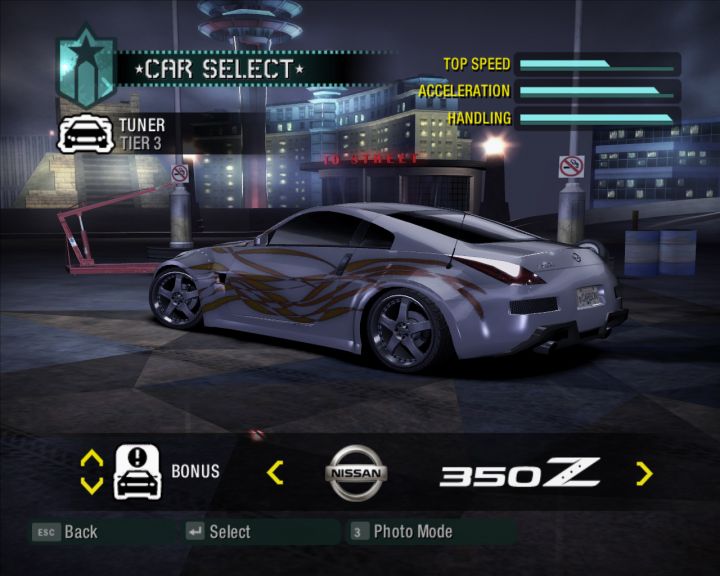Choose the Bonus cars category icon
The height and width of the screenshot is (576, 720).
click(x=138, y=472)
